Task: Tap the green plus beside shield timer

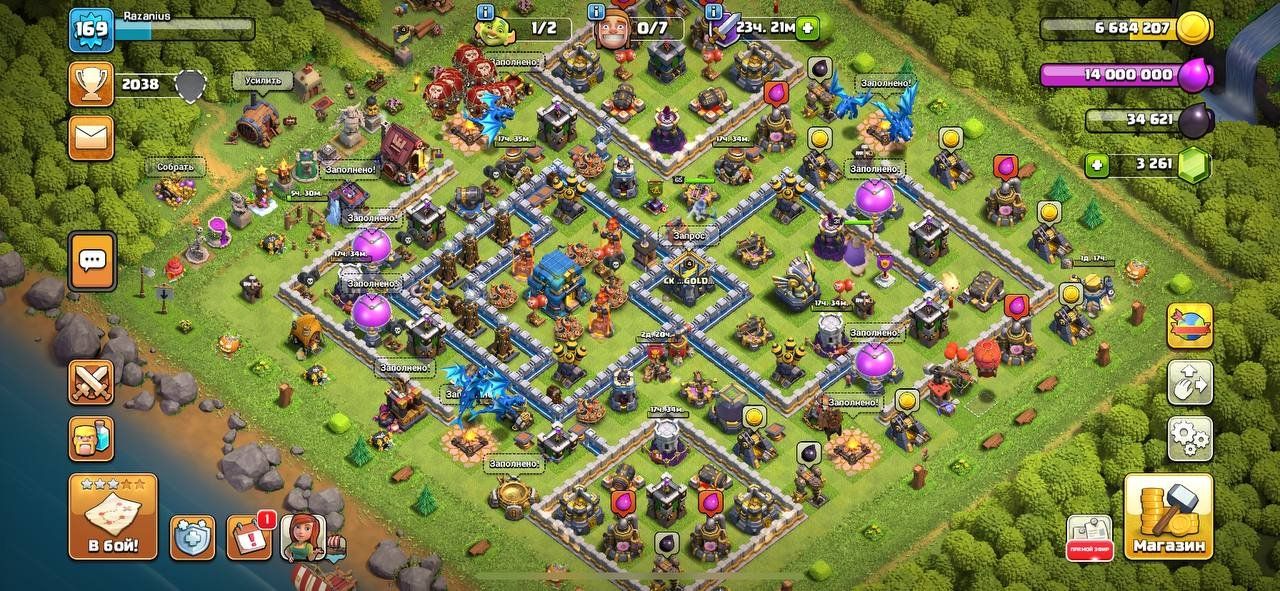Action: click(808, 28)
